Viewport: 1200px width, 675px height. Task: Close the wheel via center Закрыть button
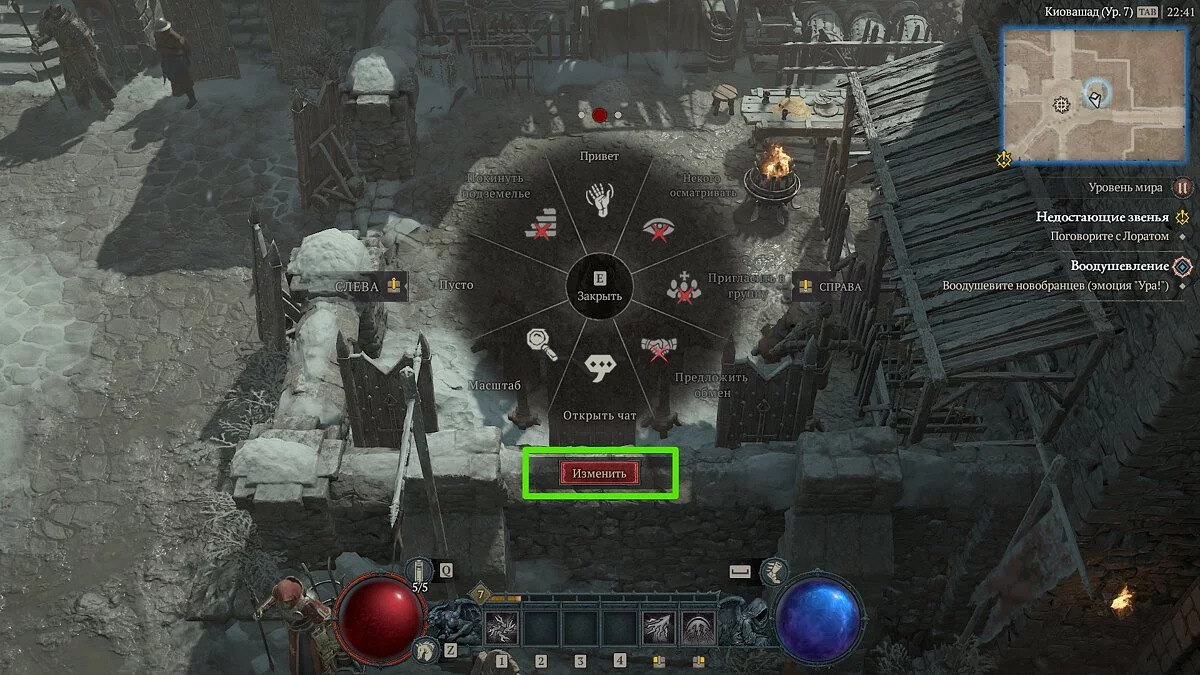600,287
